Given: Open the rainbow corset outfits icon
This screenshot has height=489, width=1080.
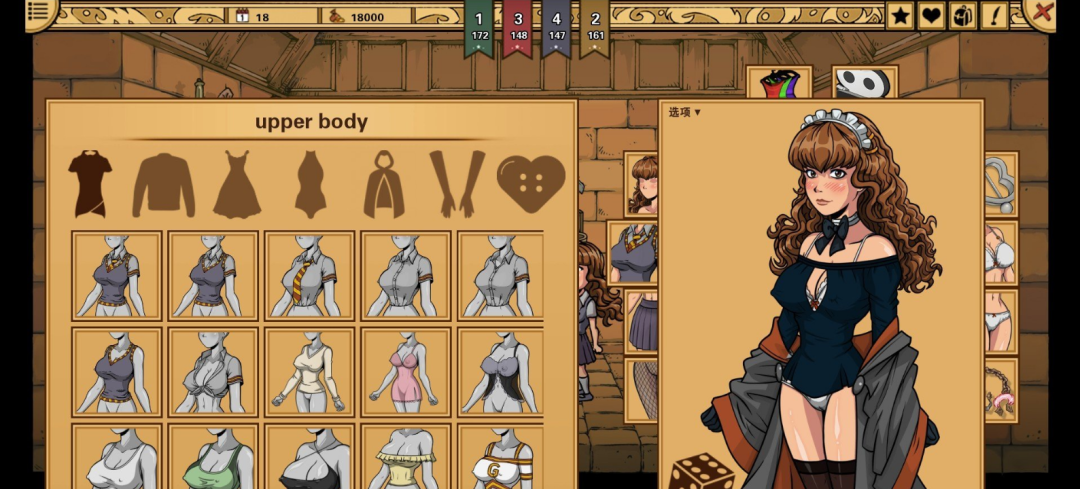Looking at the screenshot, I should (x=778, y=84).
